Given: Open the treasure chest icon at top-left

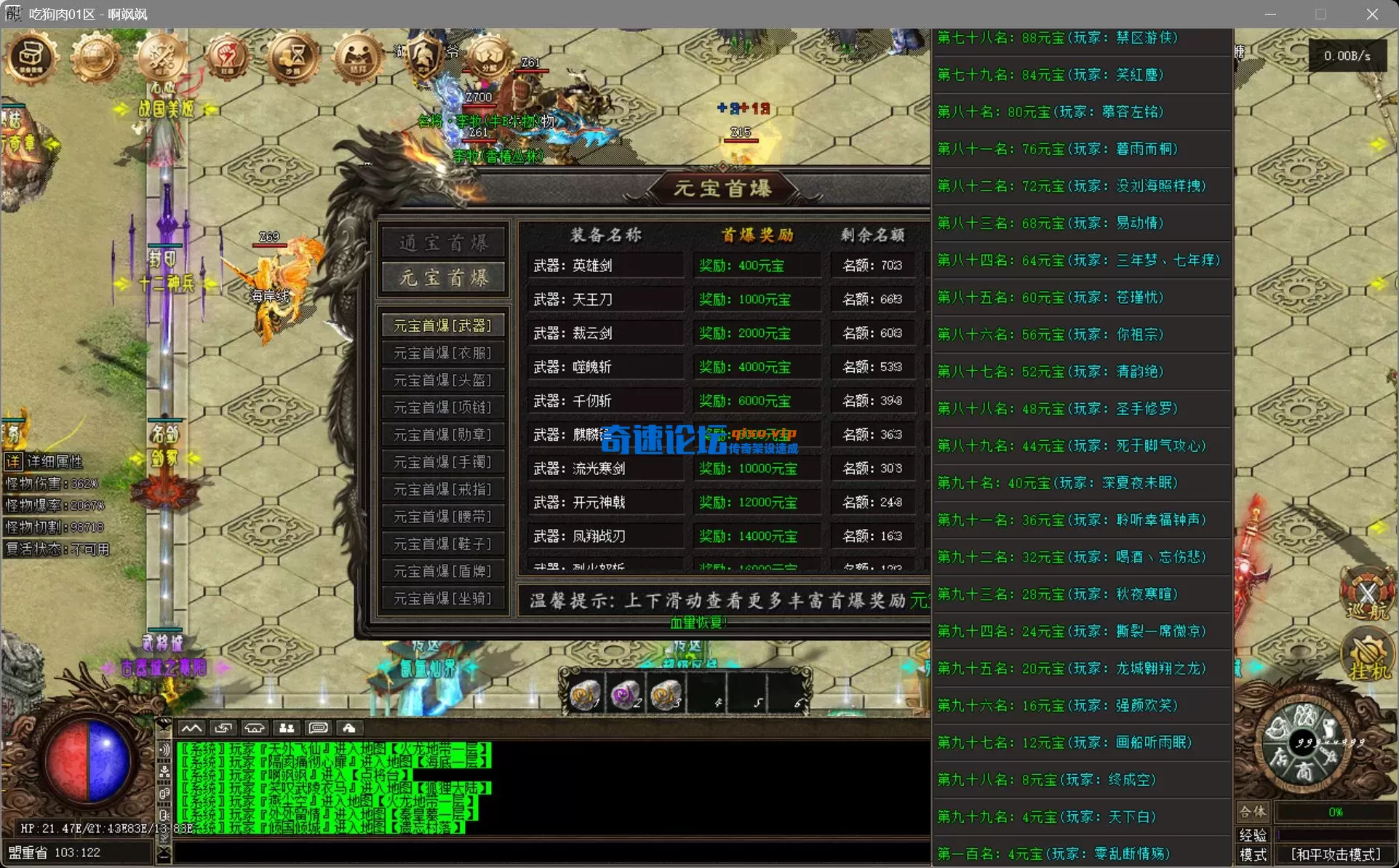Looking at the screenshot, I should pos(31,58).
